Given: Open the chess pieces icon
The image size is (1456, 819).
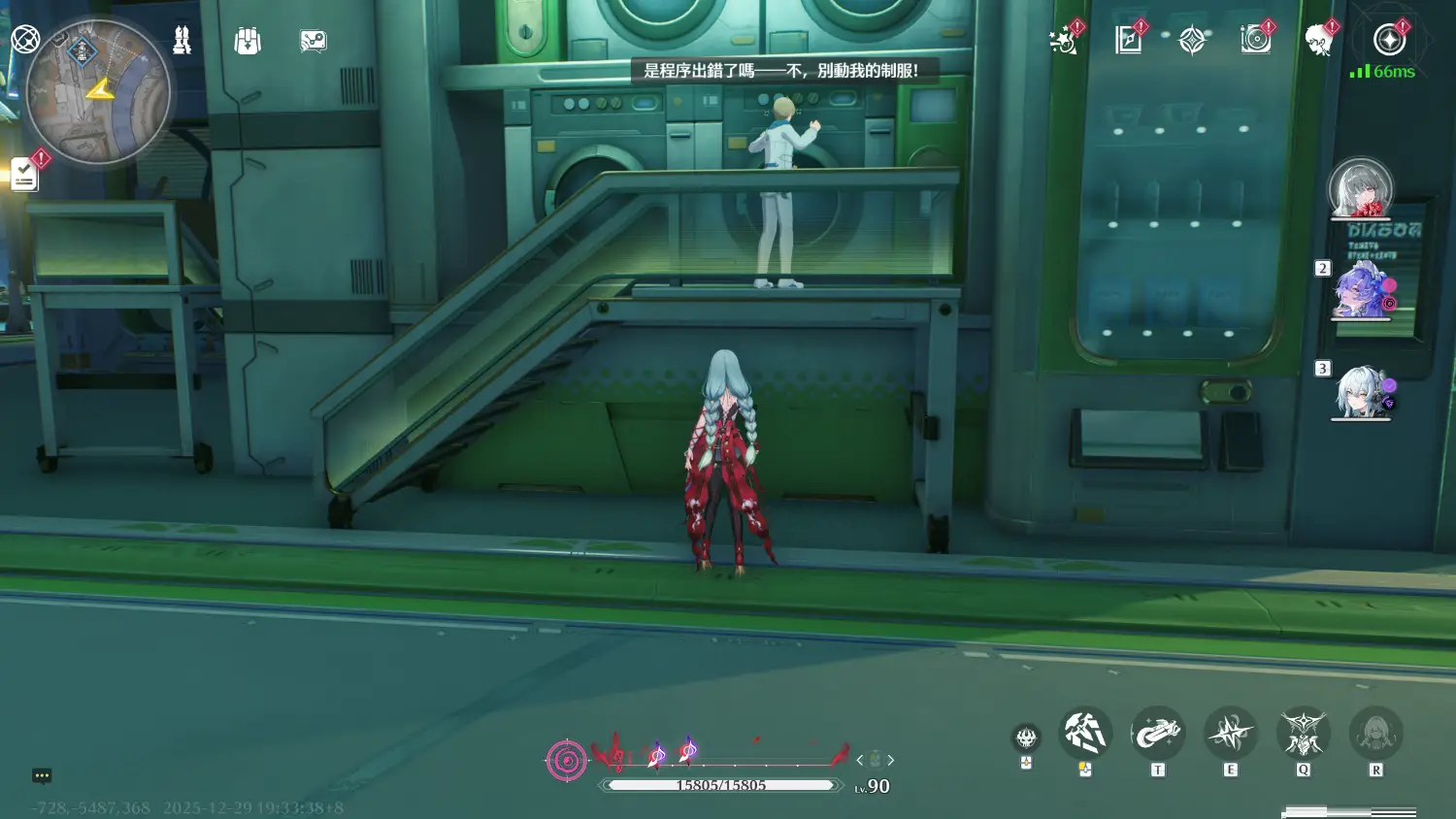Looking at the screenshot, I should tap(182, 40).
